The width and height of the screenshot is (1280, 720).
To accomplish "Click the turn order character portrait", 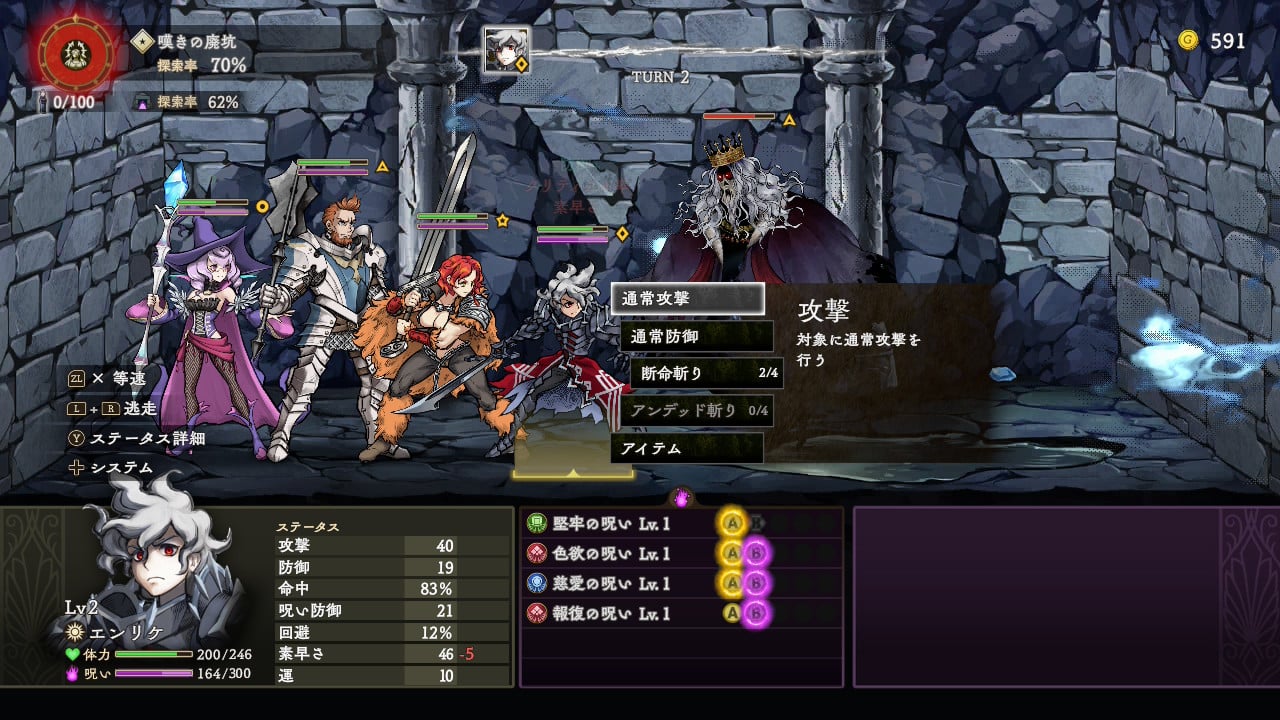I will pyautogui.click(x=505, y=49).
